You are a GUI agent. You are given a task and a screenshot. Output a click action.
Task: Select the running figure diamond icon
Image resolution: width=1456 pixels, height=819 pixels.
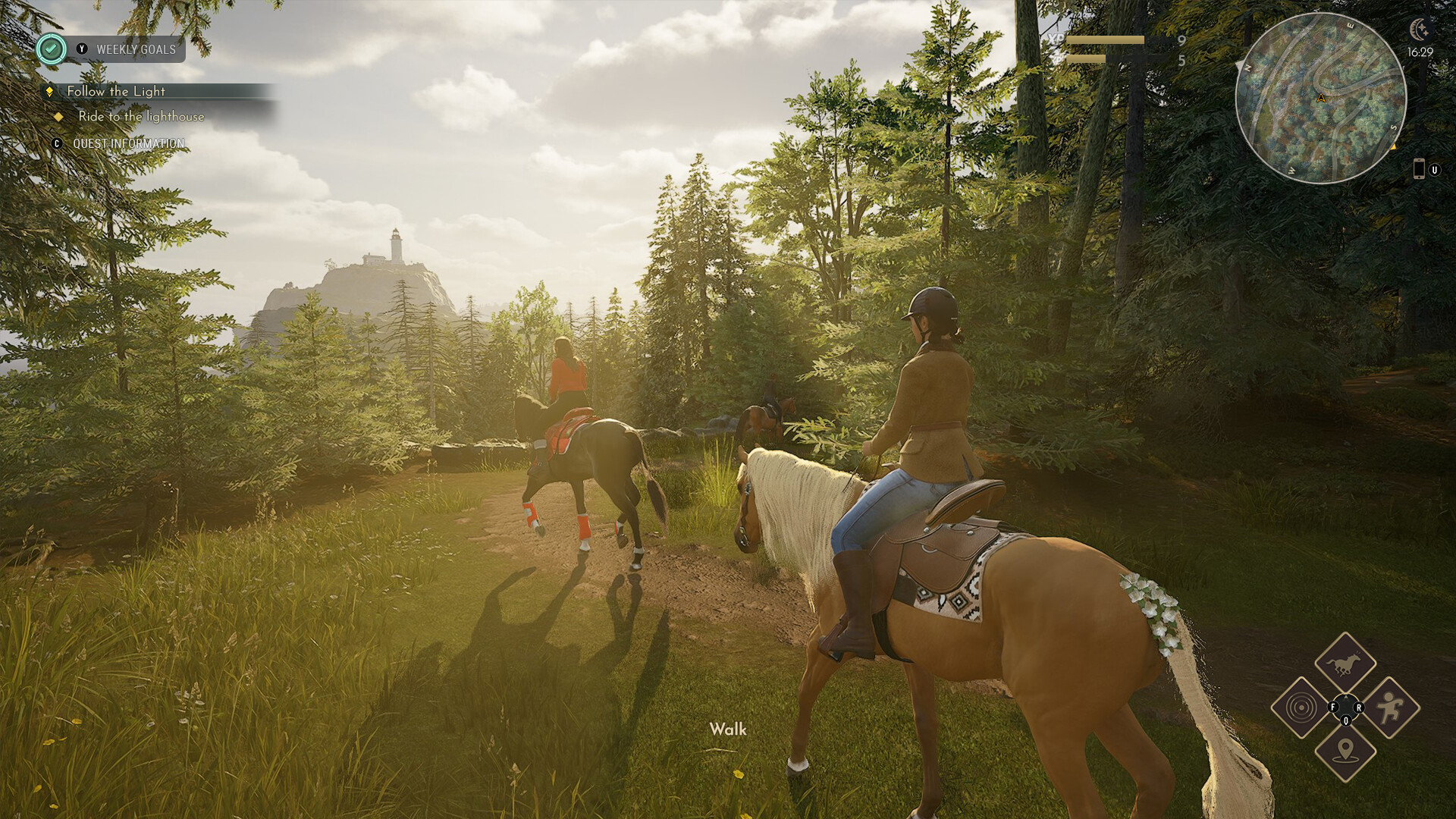point(1389,708)
